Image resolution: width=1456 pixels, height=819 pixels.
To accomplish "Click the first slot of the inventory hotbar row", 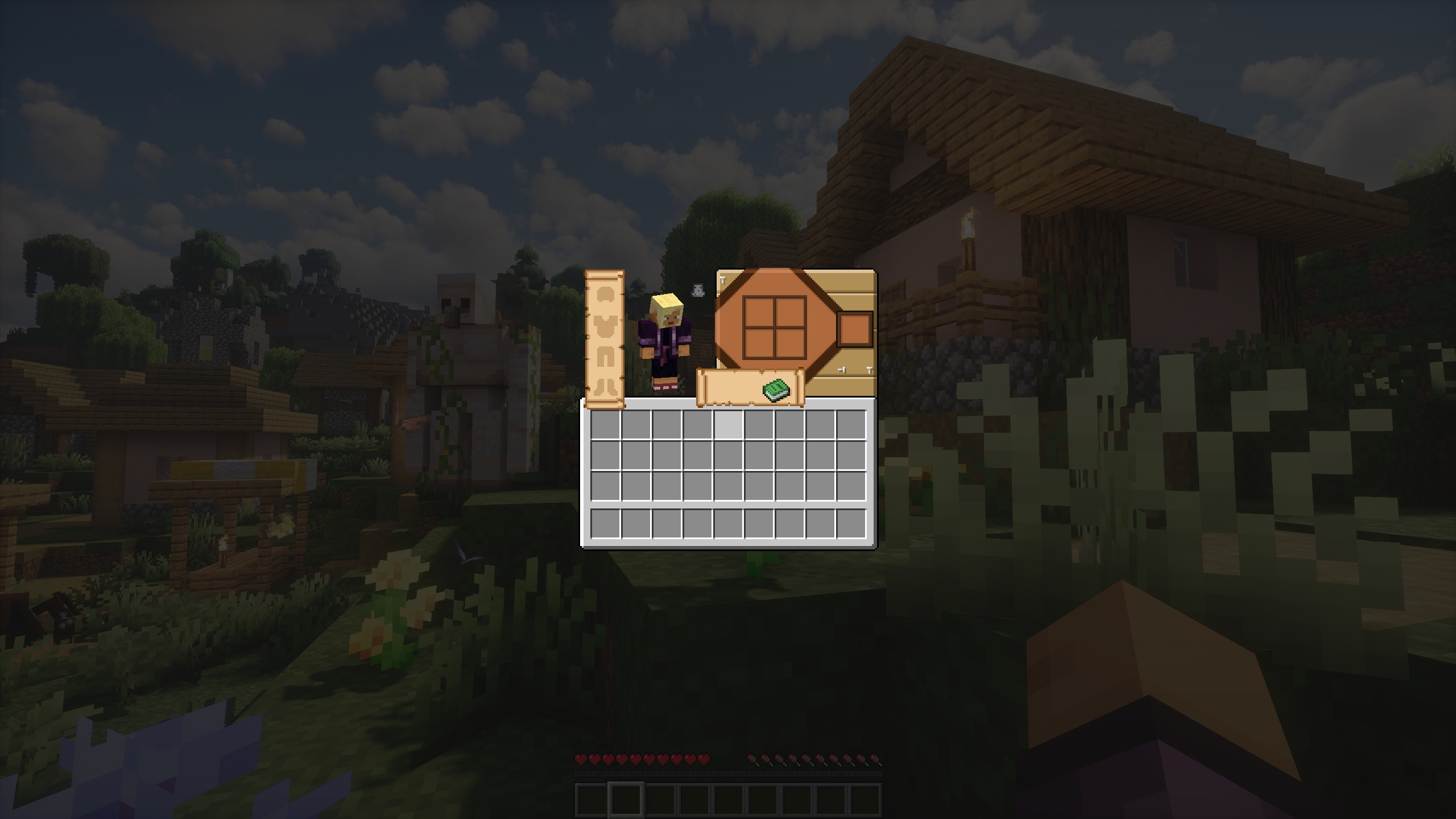I will point(605,521).
